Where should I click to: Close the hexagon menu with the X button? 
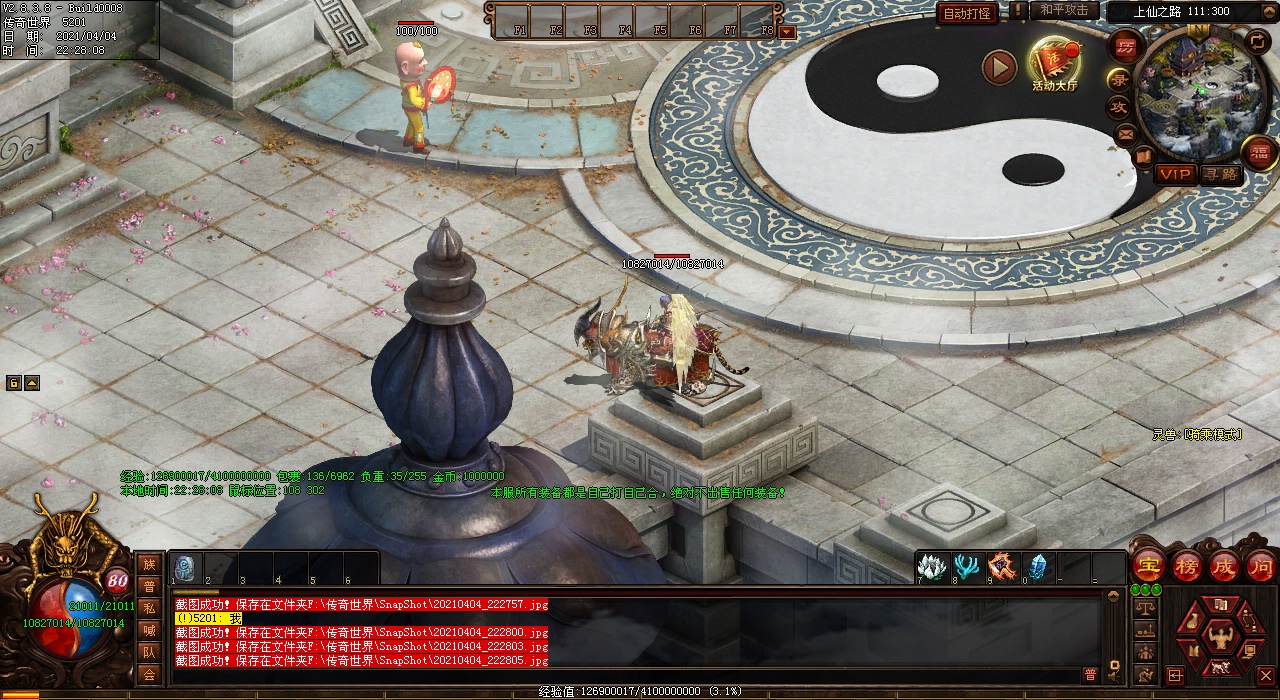tap(1265, 676)
